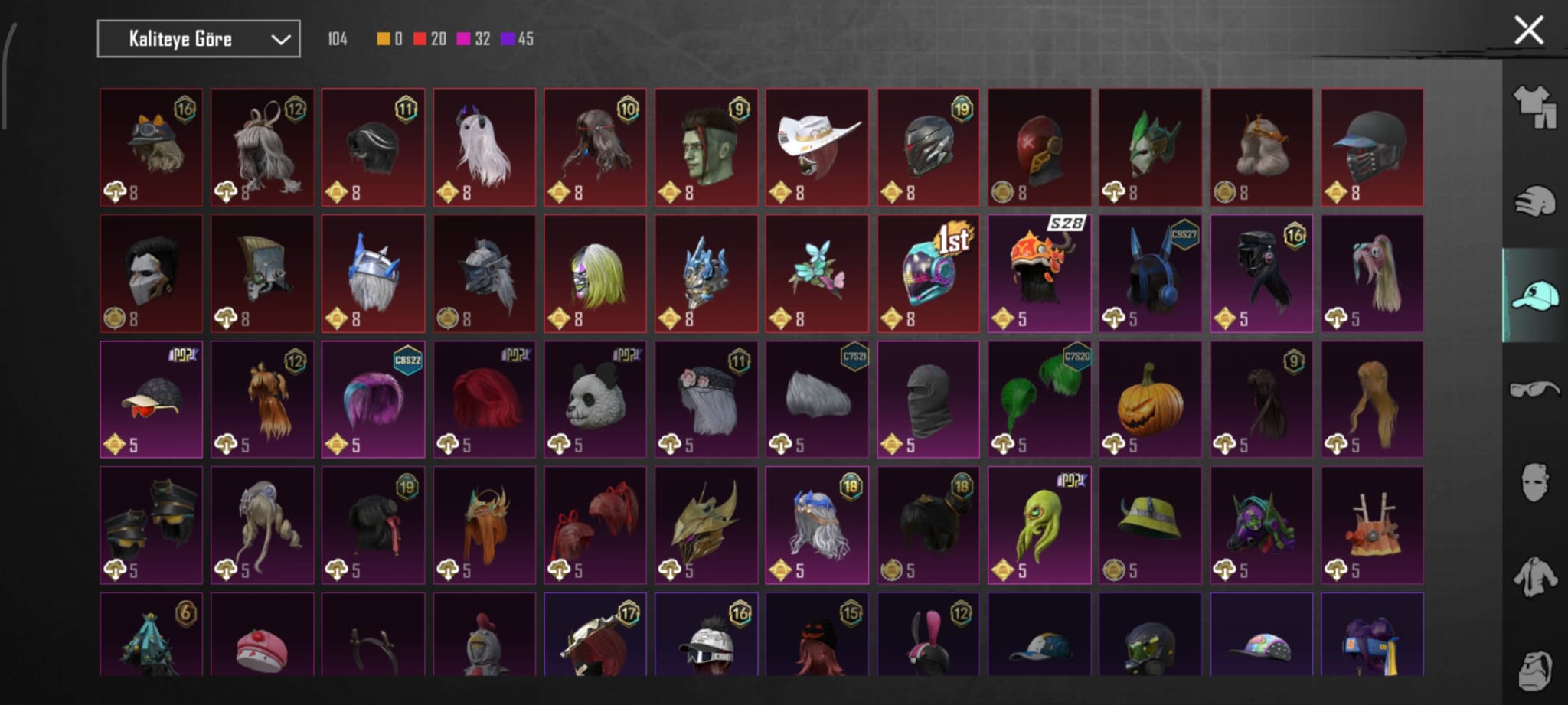This screenshot has width=1568, height=705.
Task: Pick the green octopus head mask
Action: 1039,525
